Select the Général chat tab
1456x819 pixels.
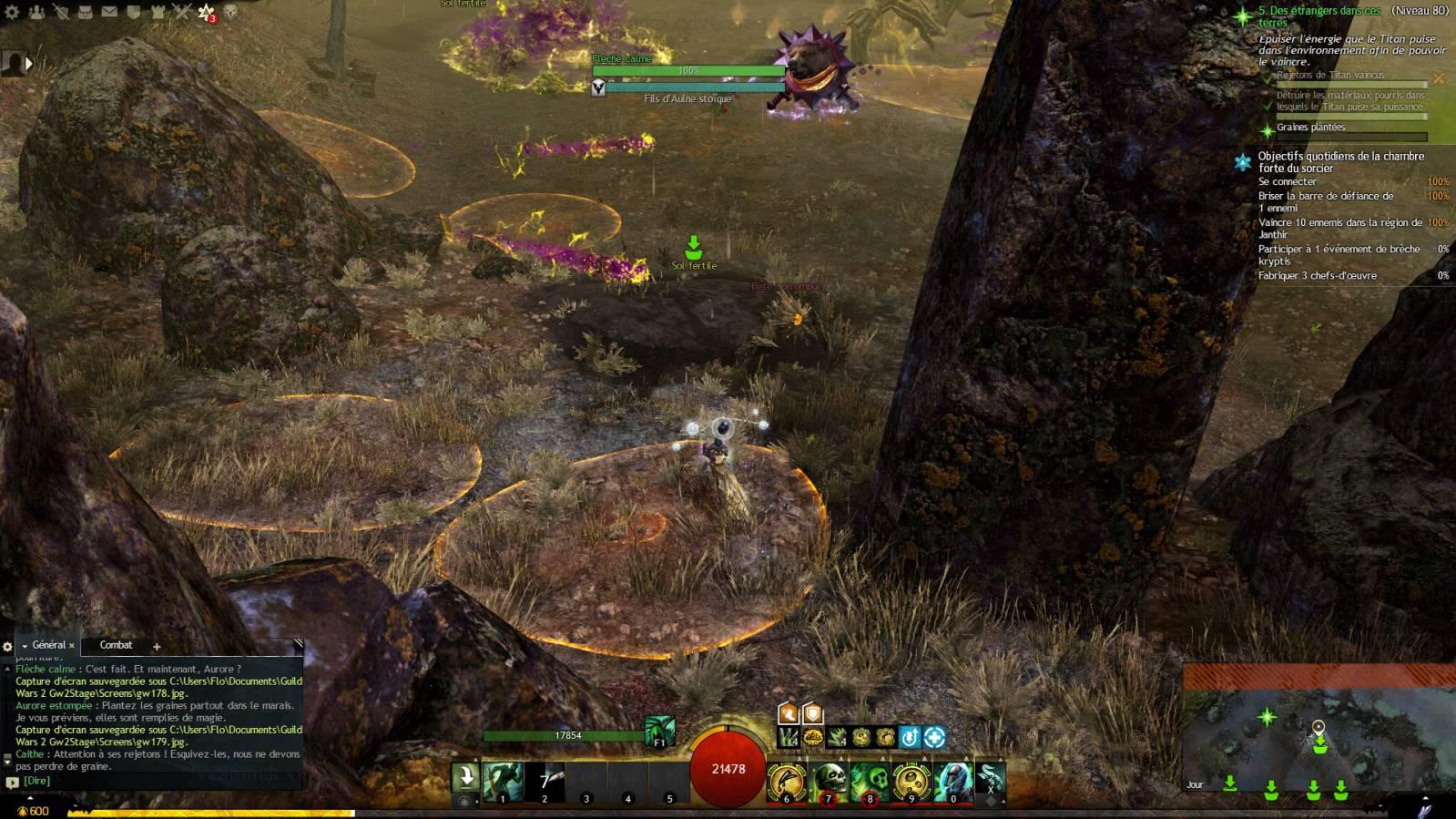(48, 645)
